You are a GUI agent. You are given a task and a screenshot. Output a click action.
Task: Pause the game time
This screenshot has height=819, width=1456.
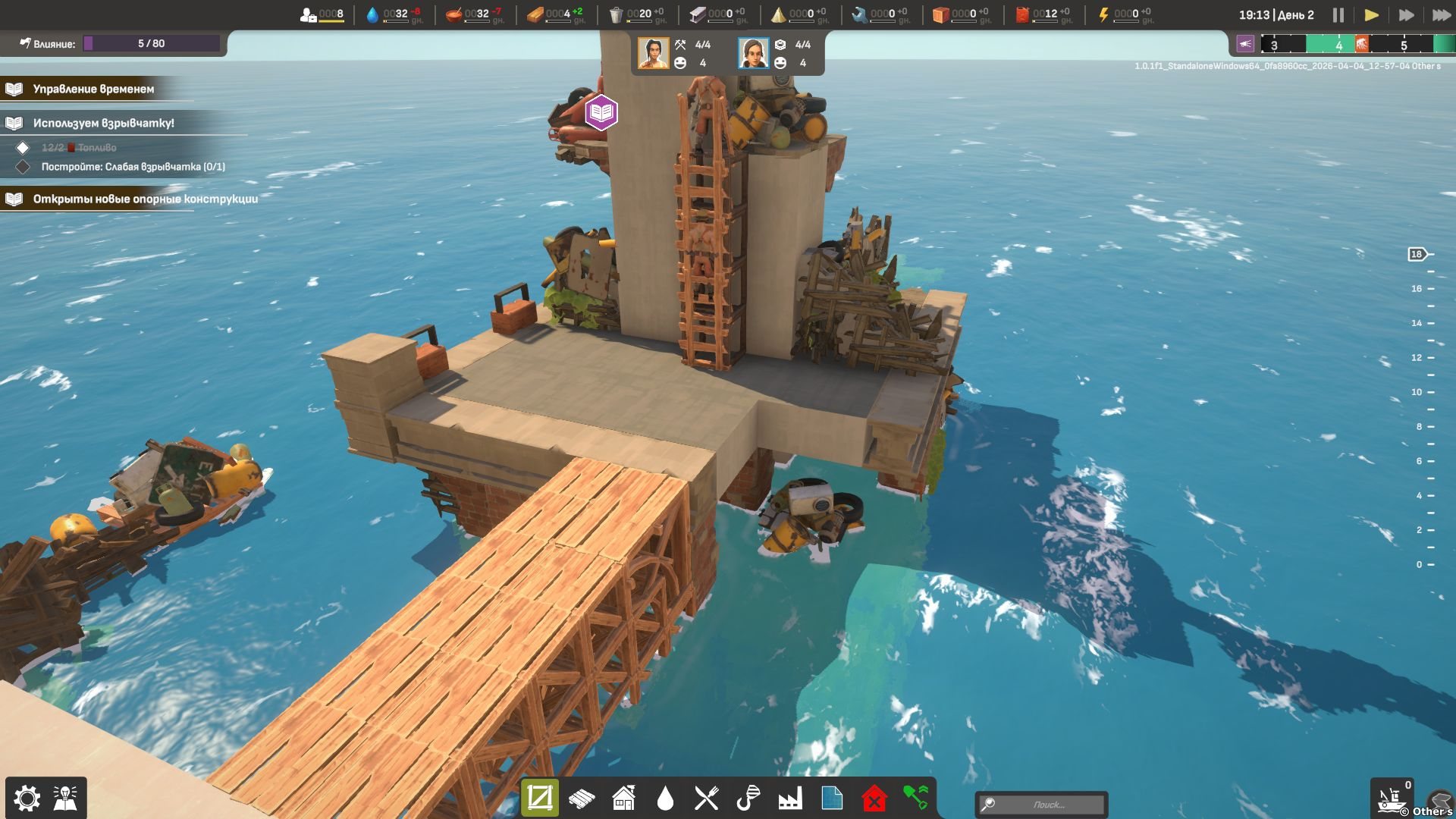coord(1338,15)
